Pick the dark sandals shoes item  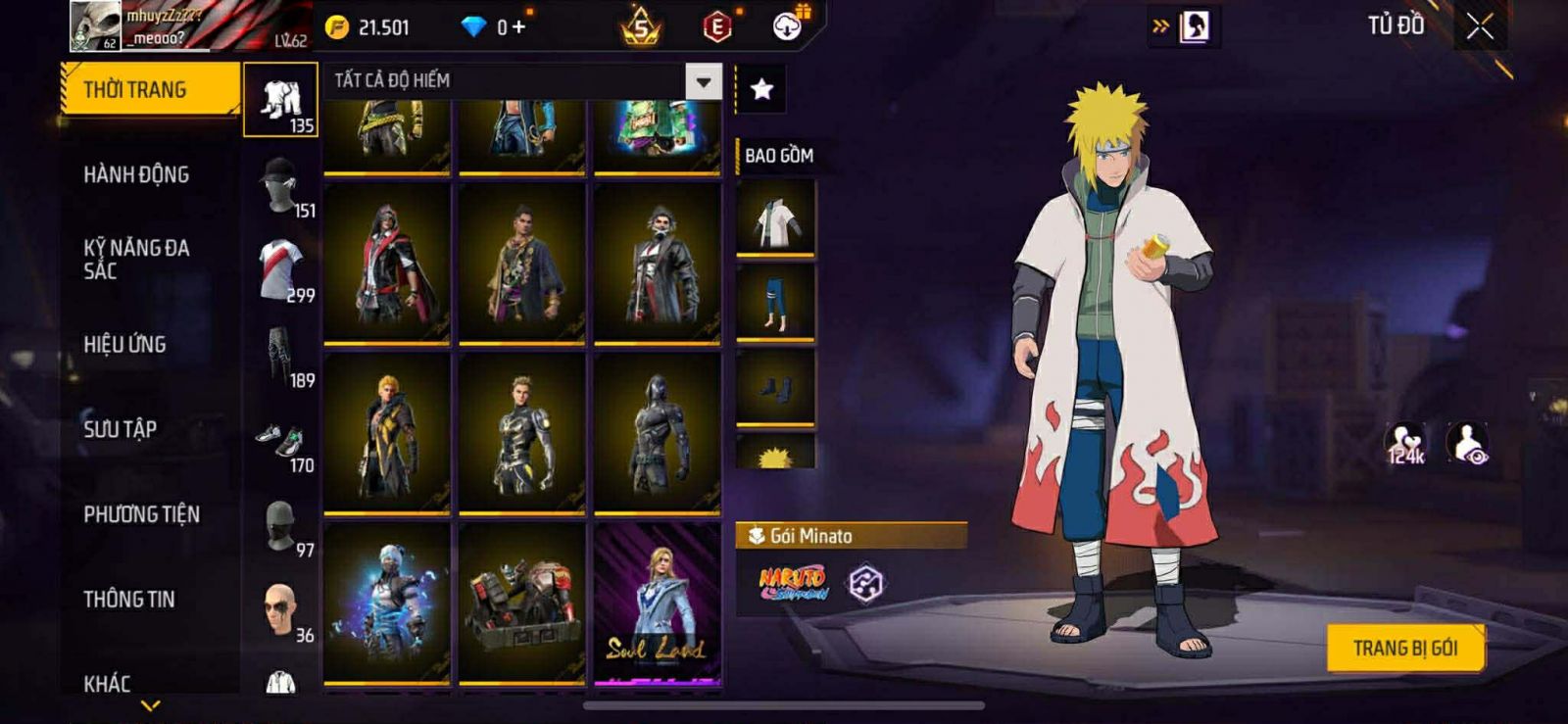[775, 387]
